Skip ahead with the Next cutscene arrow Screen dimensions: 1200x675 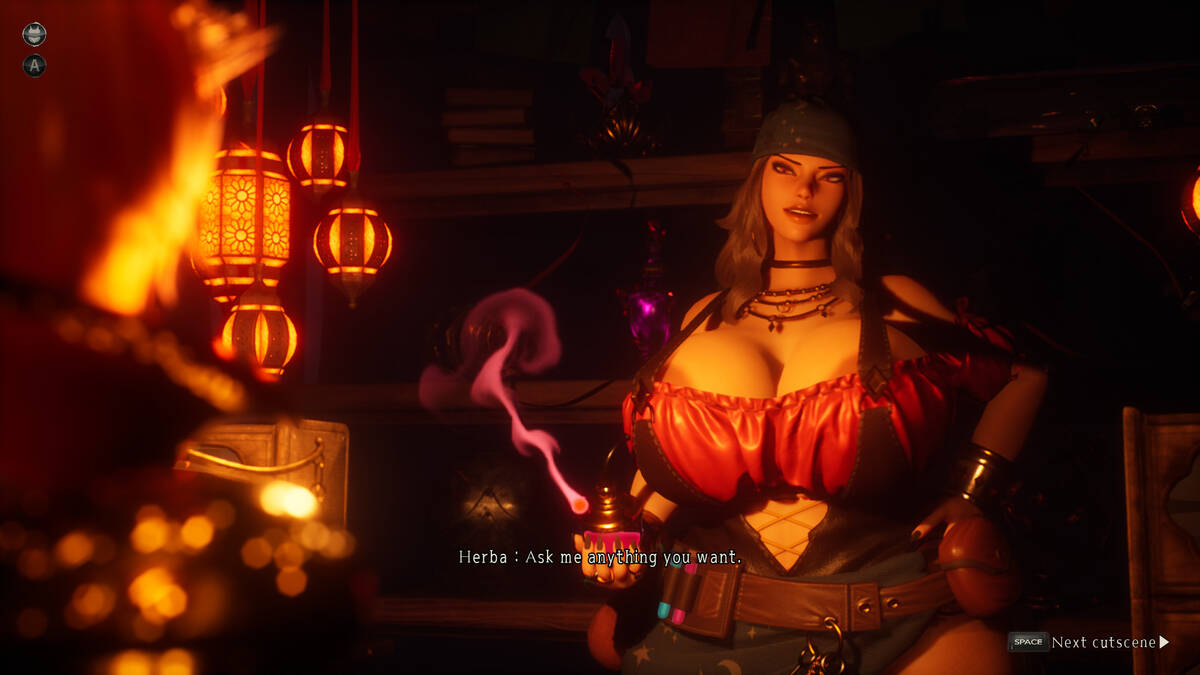[x=1163, y=642]
